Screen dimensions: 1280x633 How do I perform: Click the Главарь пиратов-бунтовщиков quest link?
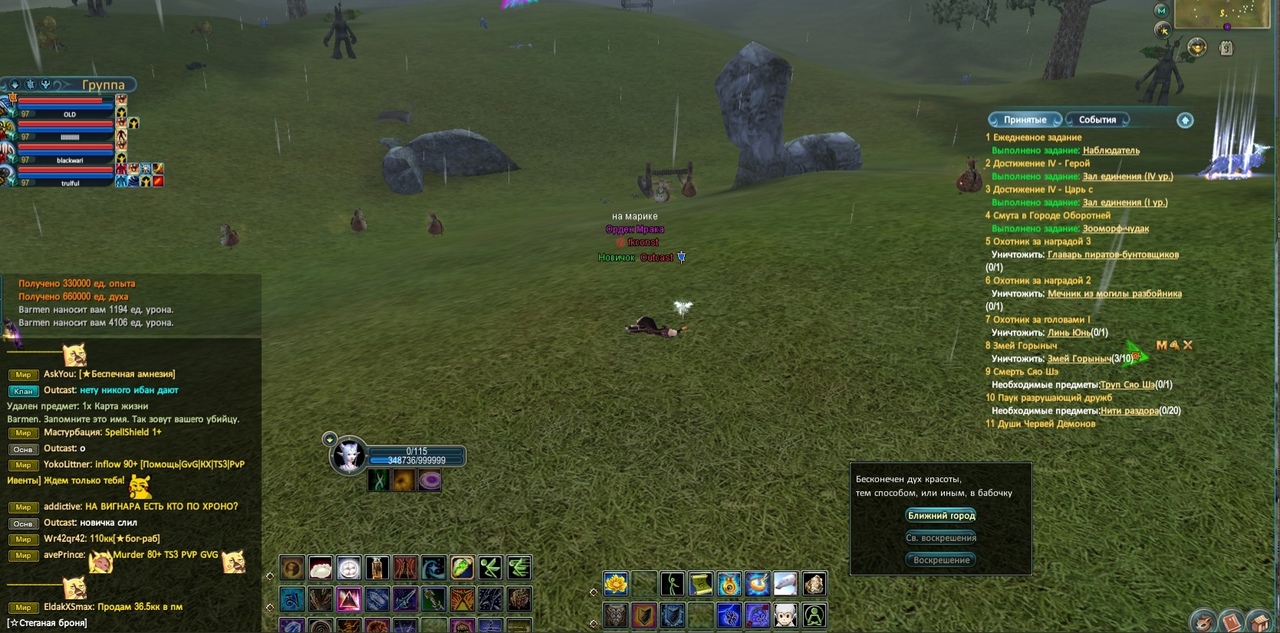pyautogui.click(x=1112, y=255)
